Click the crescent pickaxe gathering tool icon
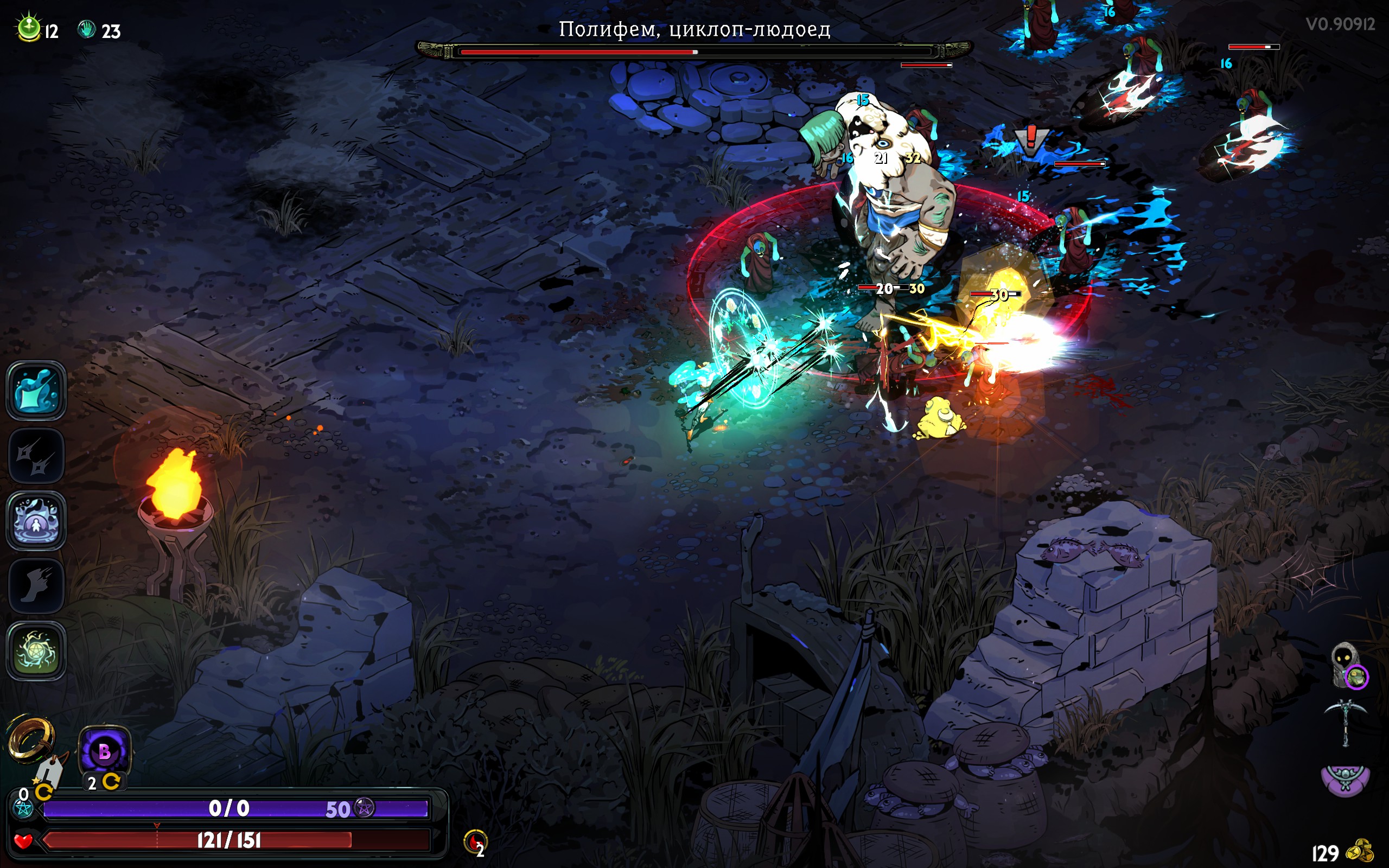 tap(1346, 721)
